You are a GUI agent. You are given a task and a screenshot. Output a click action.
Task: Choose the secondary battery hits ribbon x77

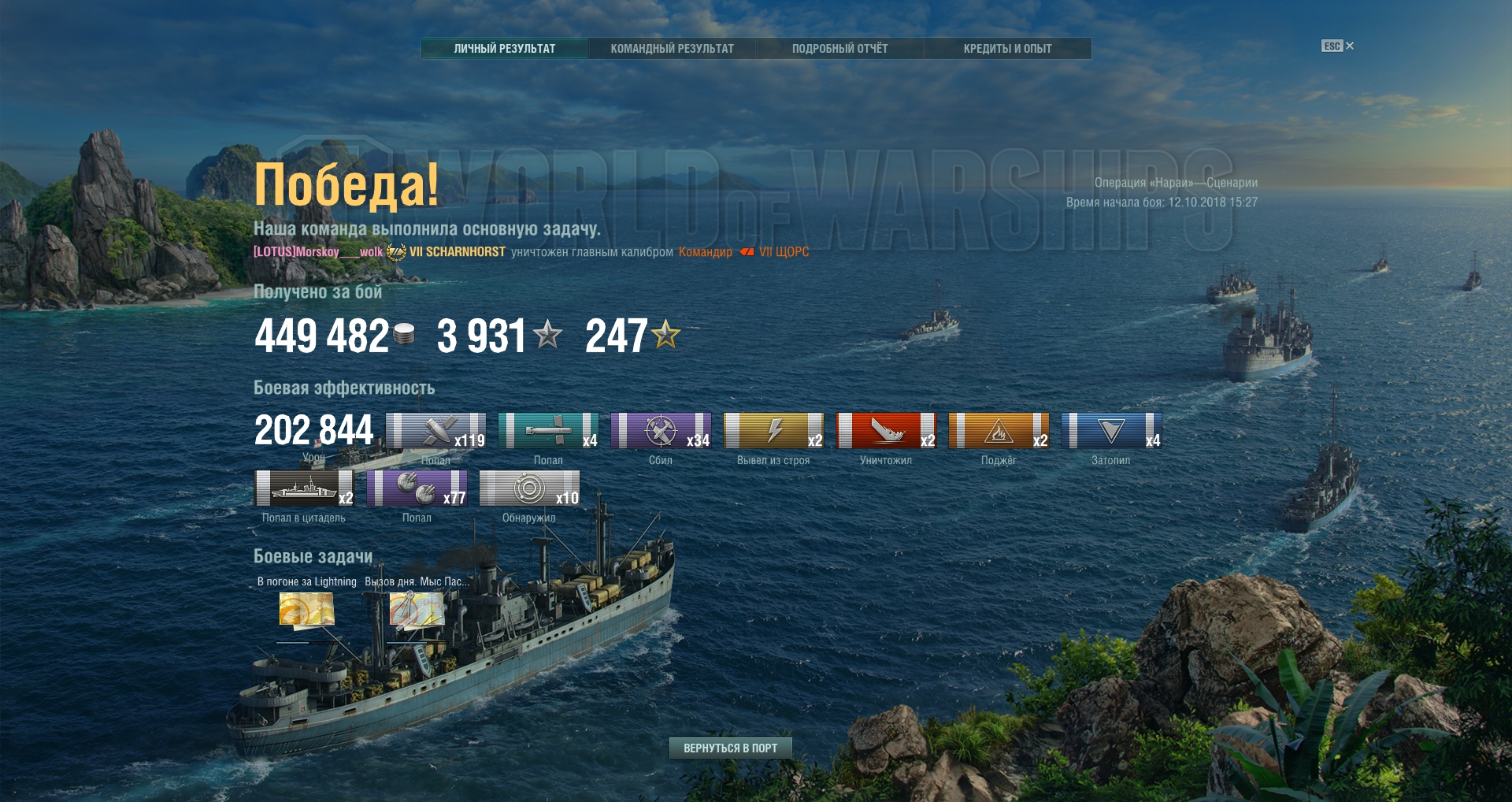point(417,488)
